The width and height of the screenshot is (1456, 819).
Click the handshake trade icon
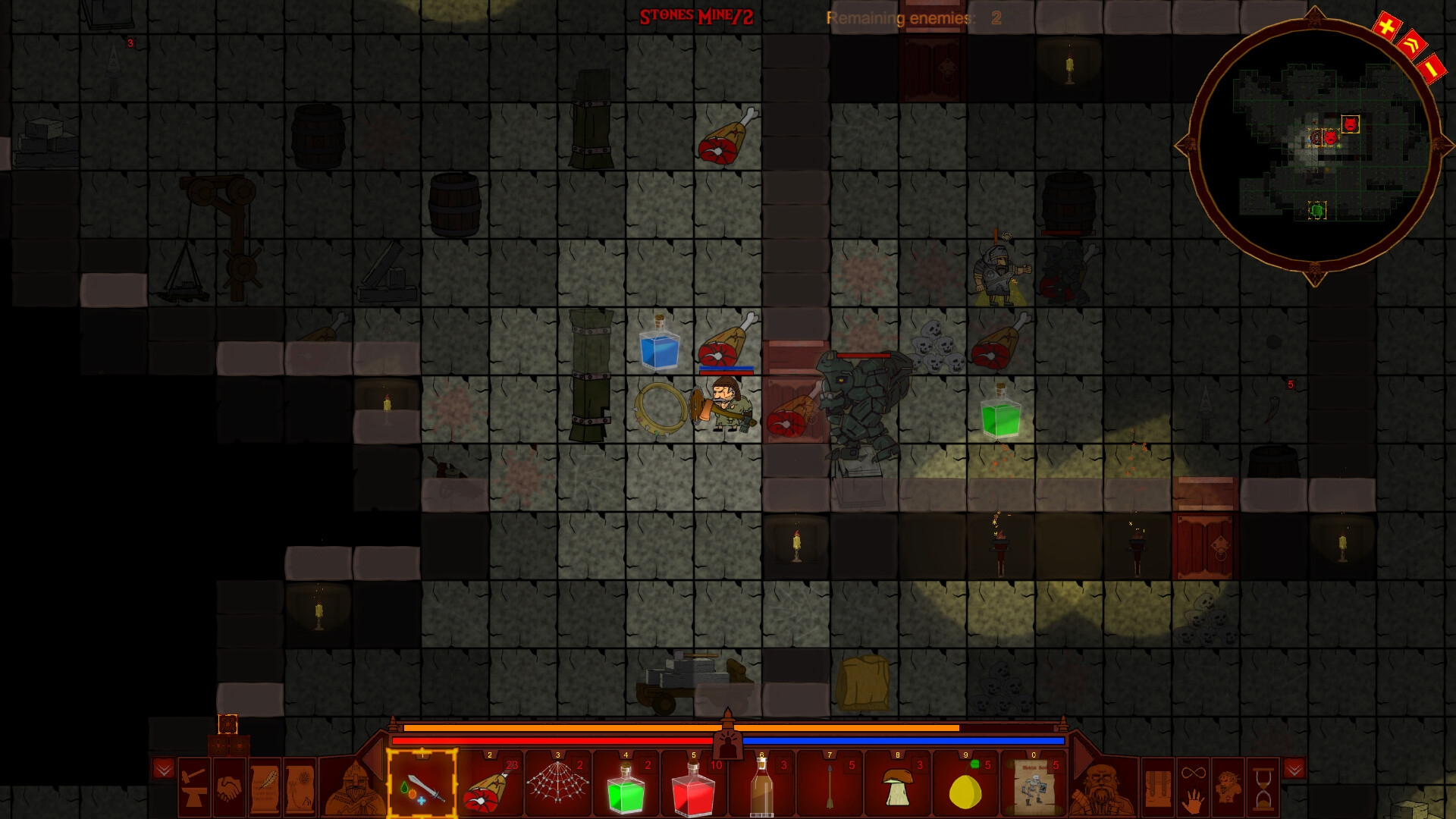coord(229,787)
